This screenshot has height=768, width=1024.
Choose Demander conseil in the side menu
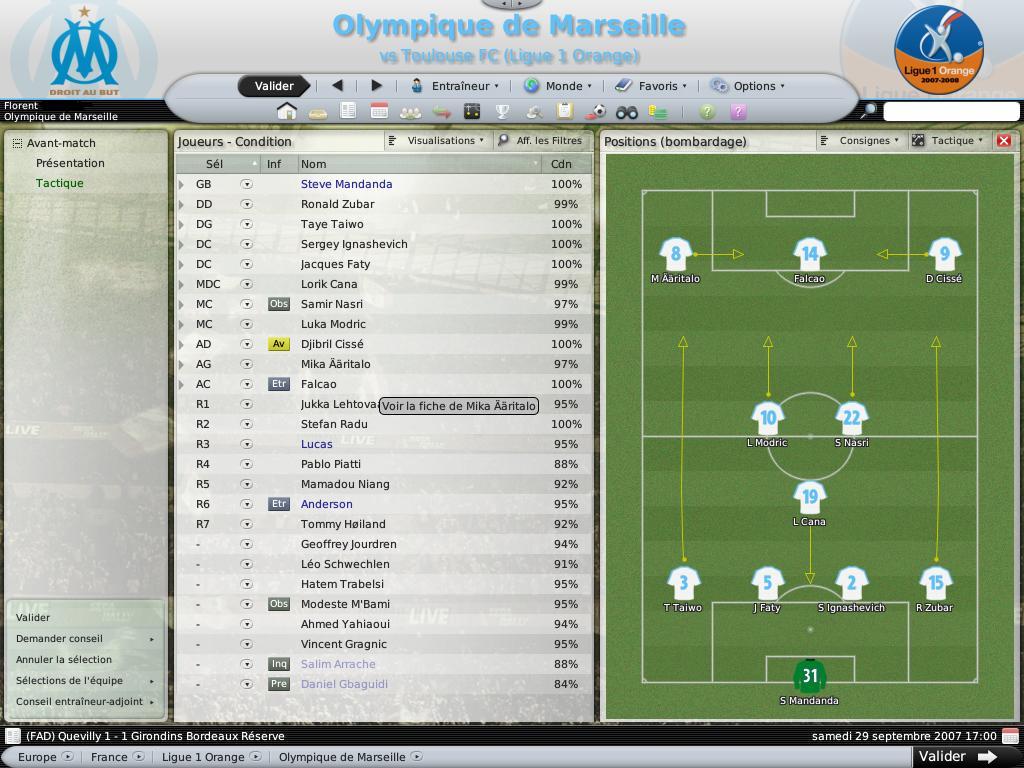(x=60, y=638)
